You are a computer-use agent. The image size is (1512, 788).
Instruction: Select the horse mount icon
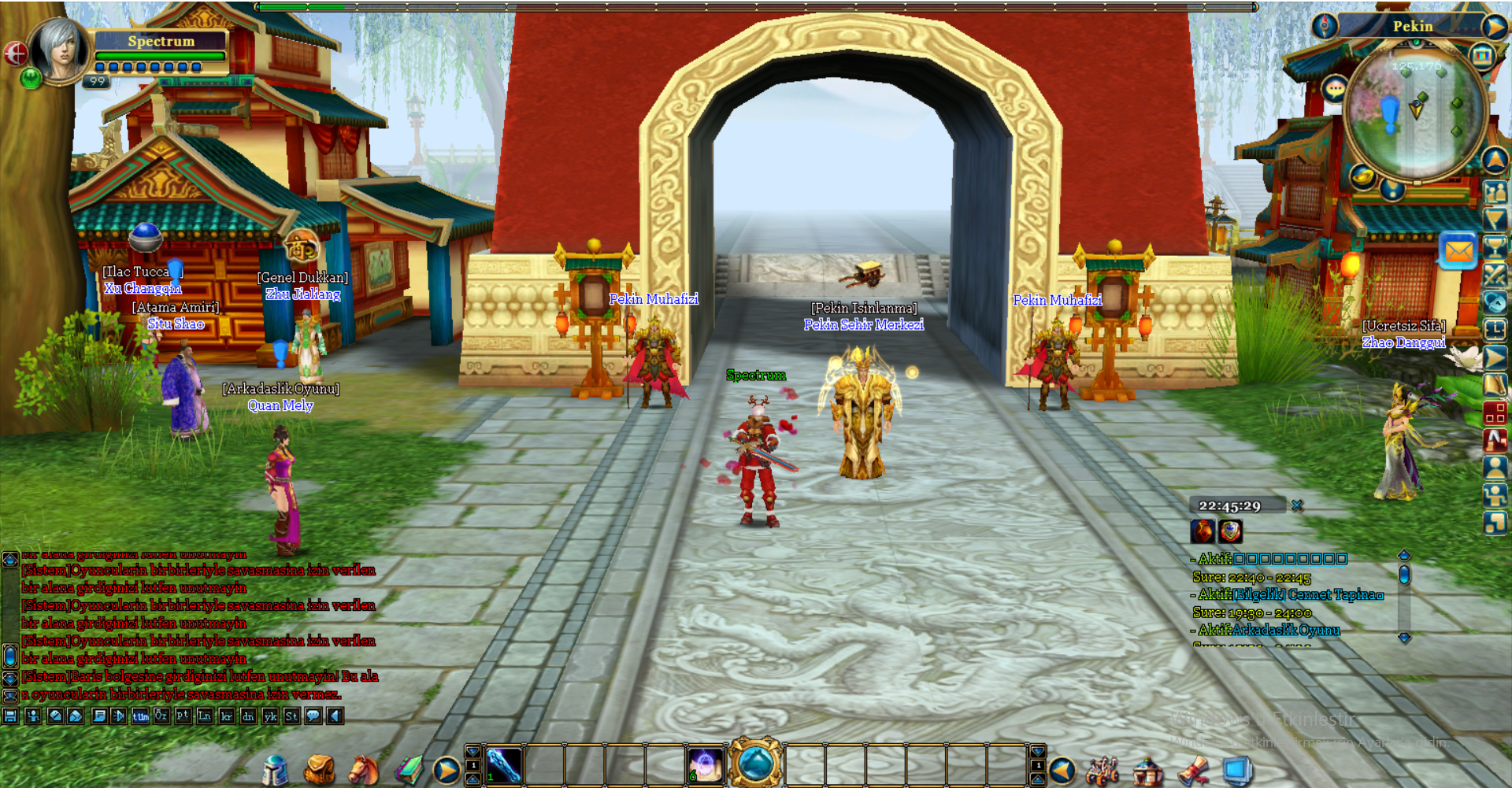point(361,770)
